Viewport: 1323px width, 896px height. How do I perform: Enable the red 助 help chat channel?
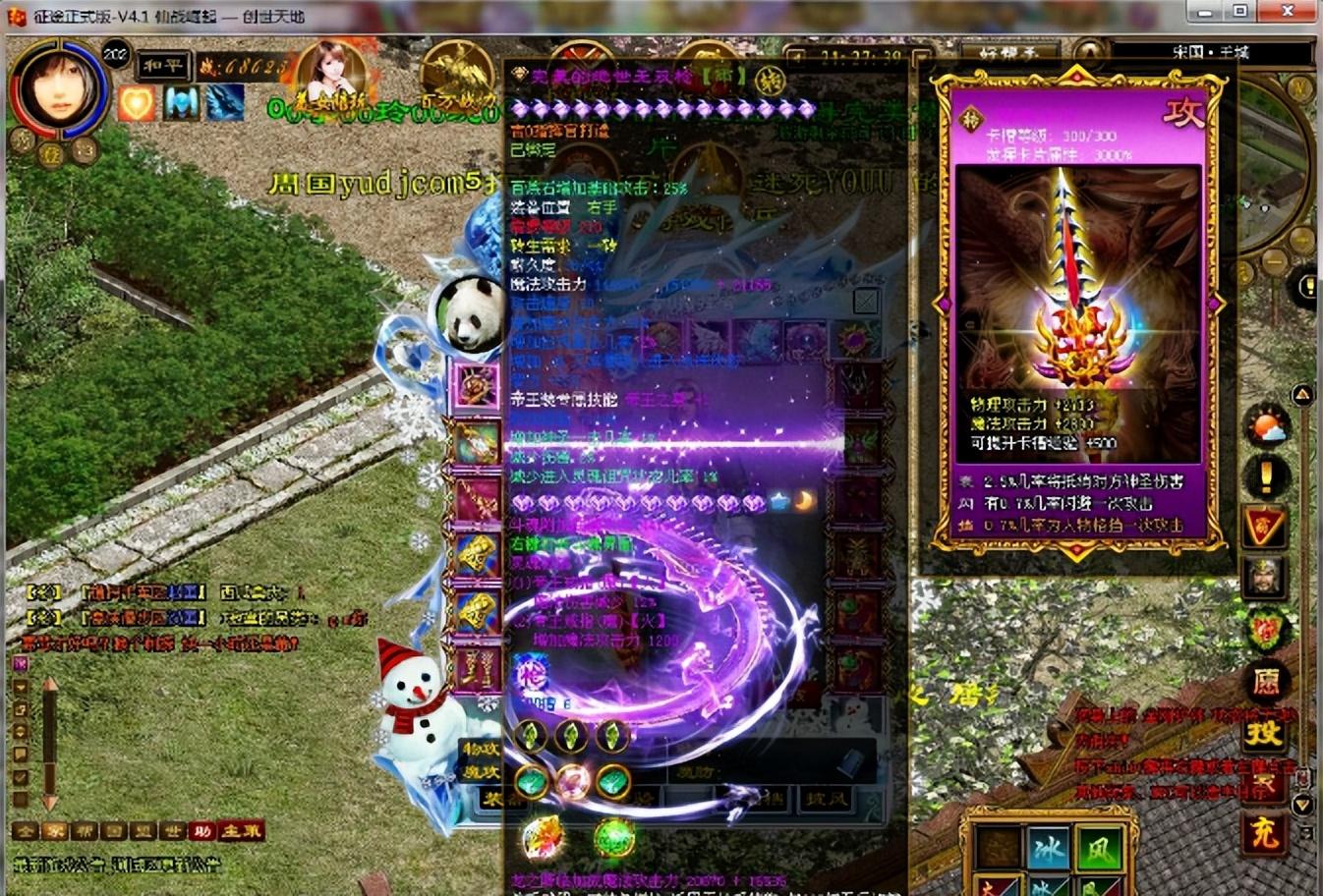coord(201,832)
